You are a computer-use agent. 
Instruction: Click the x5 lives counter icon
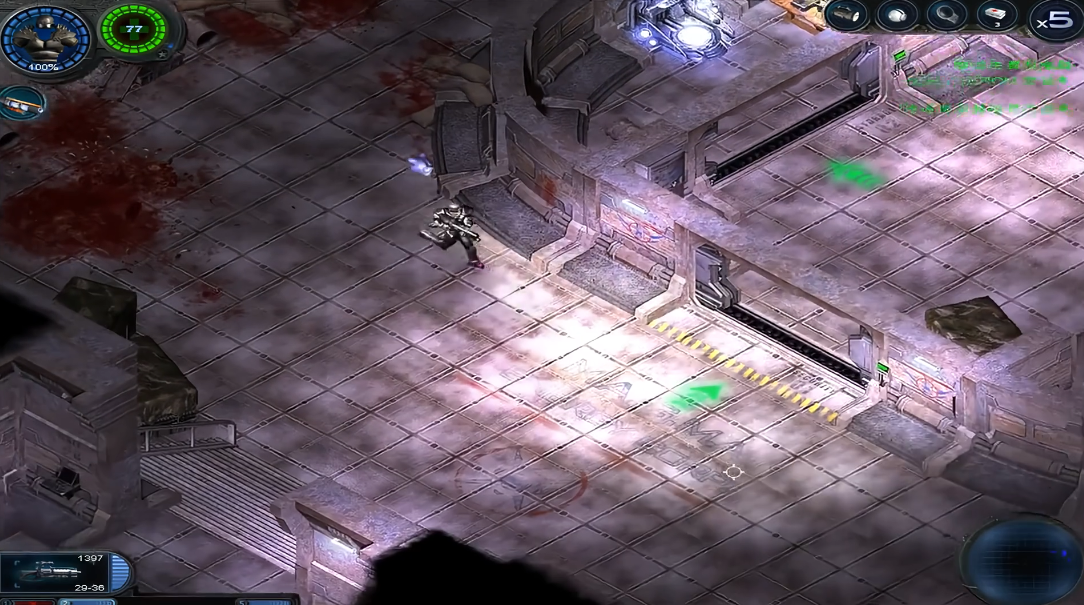click(1054, 20)
